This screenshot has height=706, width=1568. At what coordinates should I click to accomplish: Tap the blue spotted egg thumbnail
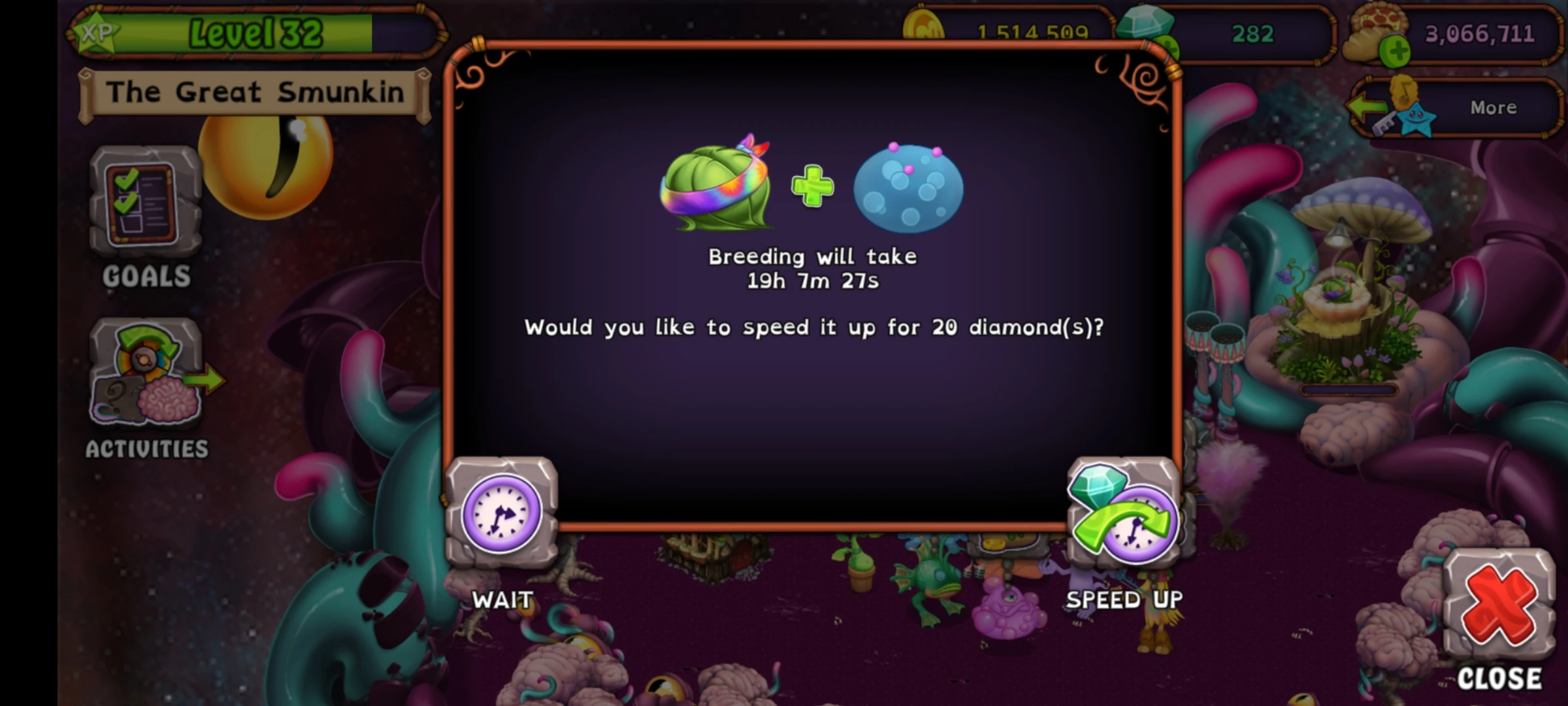pyautogui.click(x=908, y=190)
